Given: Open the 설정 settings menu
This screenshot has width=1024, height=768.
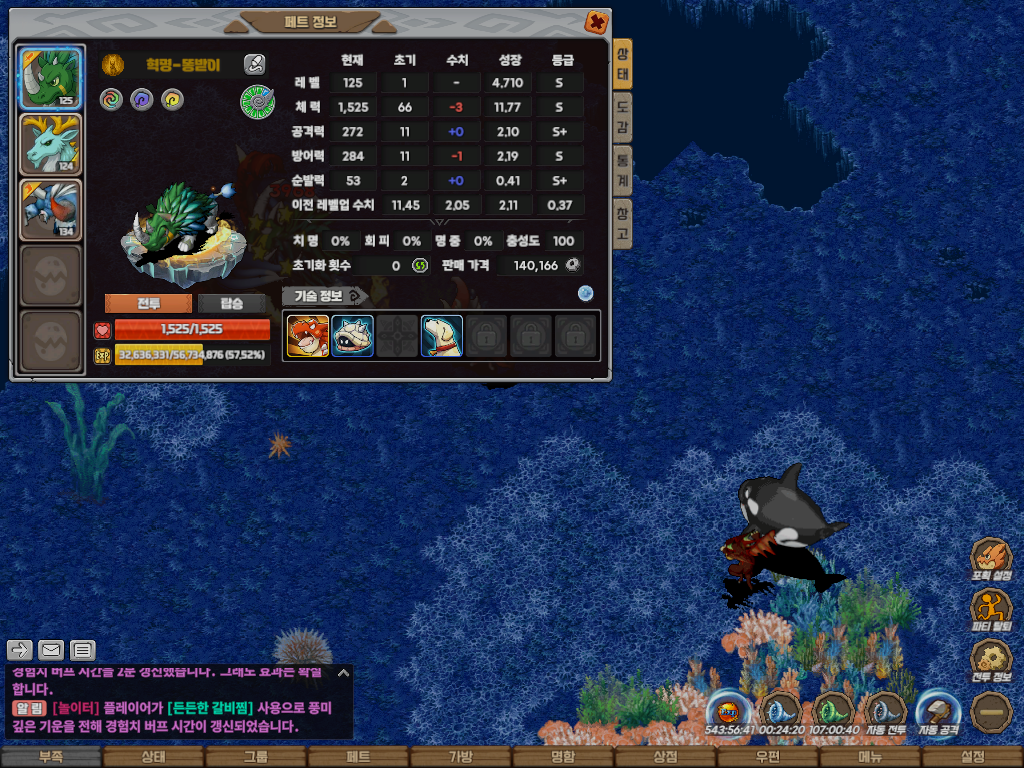Looking at the screenshot, I should click(x=972, y=757).
